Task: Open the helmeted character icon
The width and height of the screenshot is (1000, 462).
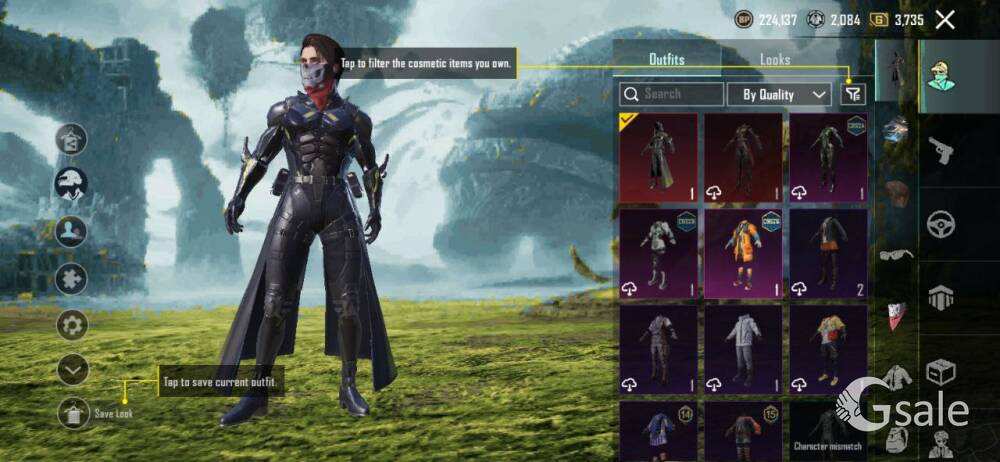Action: click(72, 183)
